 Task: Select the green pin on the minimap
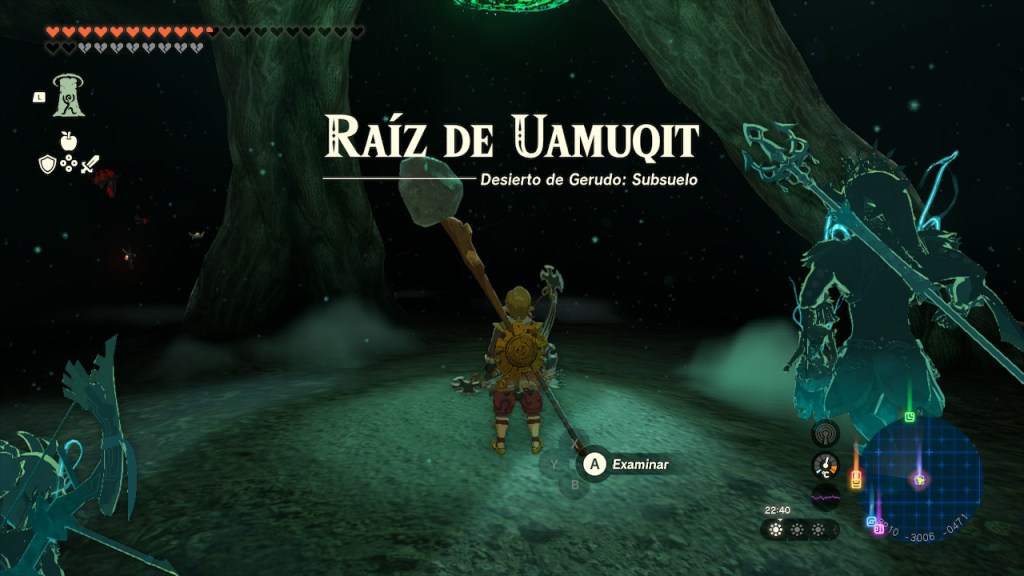[x=909, y=417]
